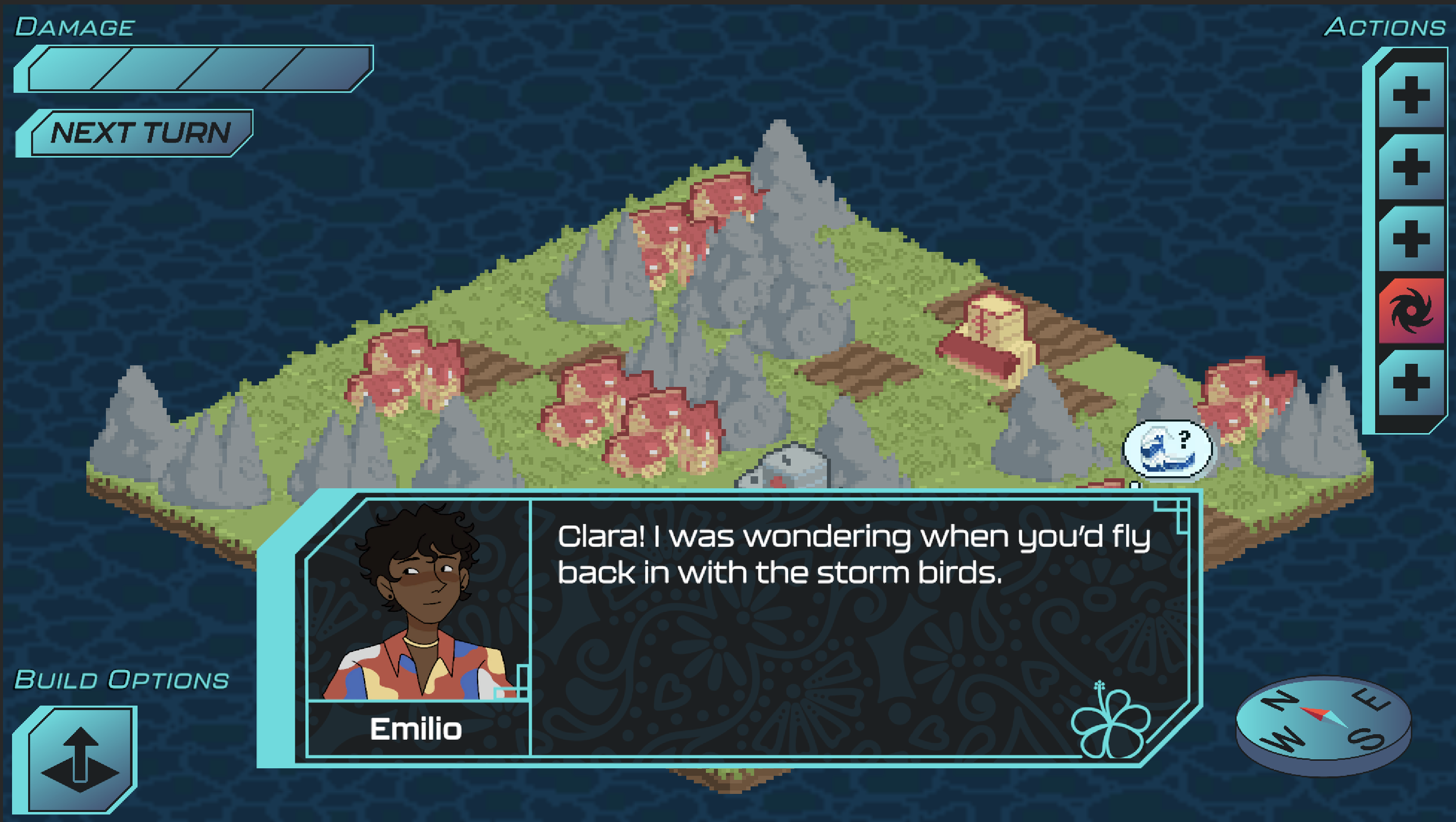The width and height of the screenshot is (1456, 822).
Task: Open the wave question speech bubble
Action: click(1167, 449)
